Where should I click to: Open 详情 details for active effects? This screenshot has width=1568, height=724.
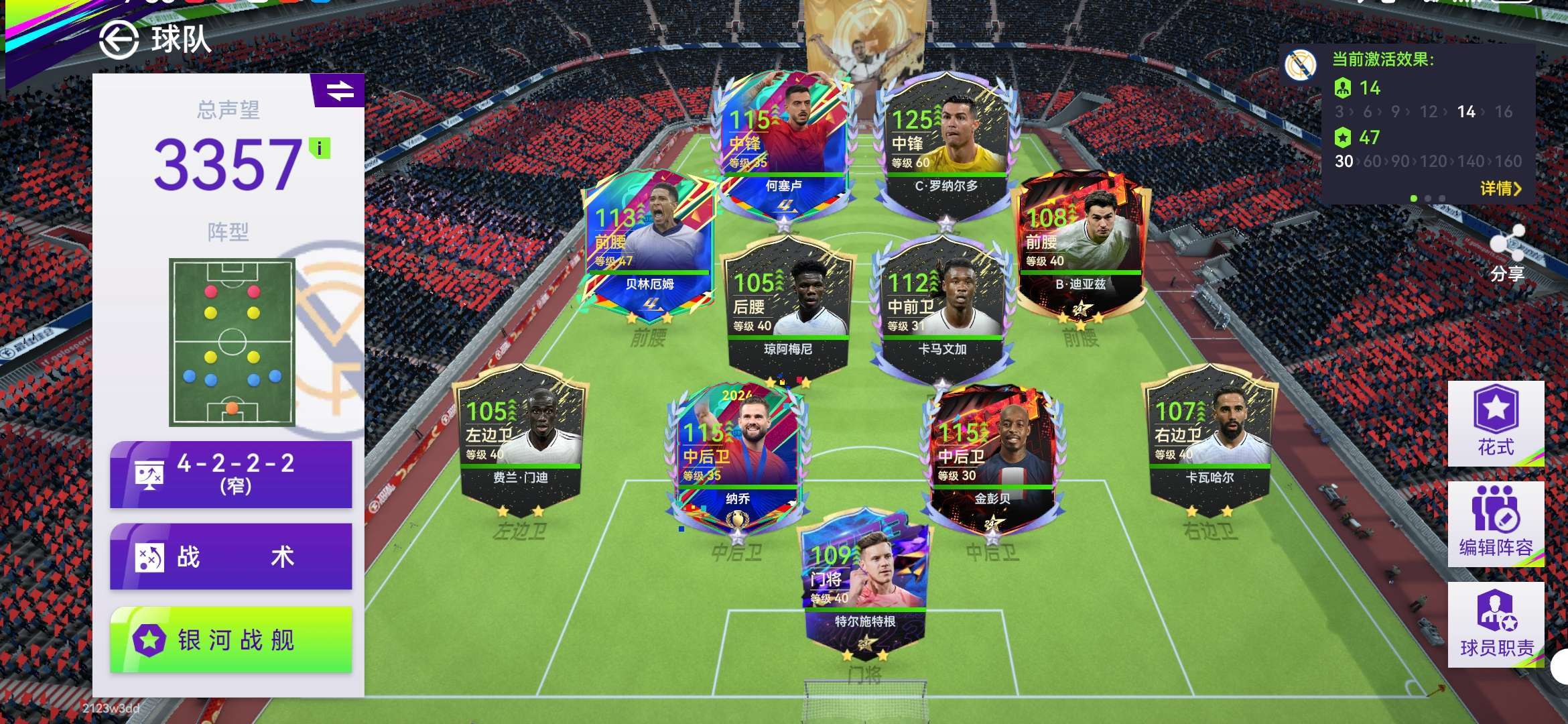pos(1500,188)
